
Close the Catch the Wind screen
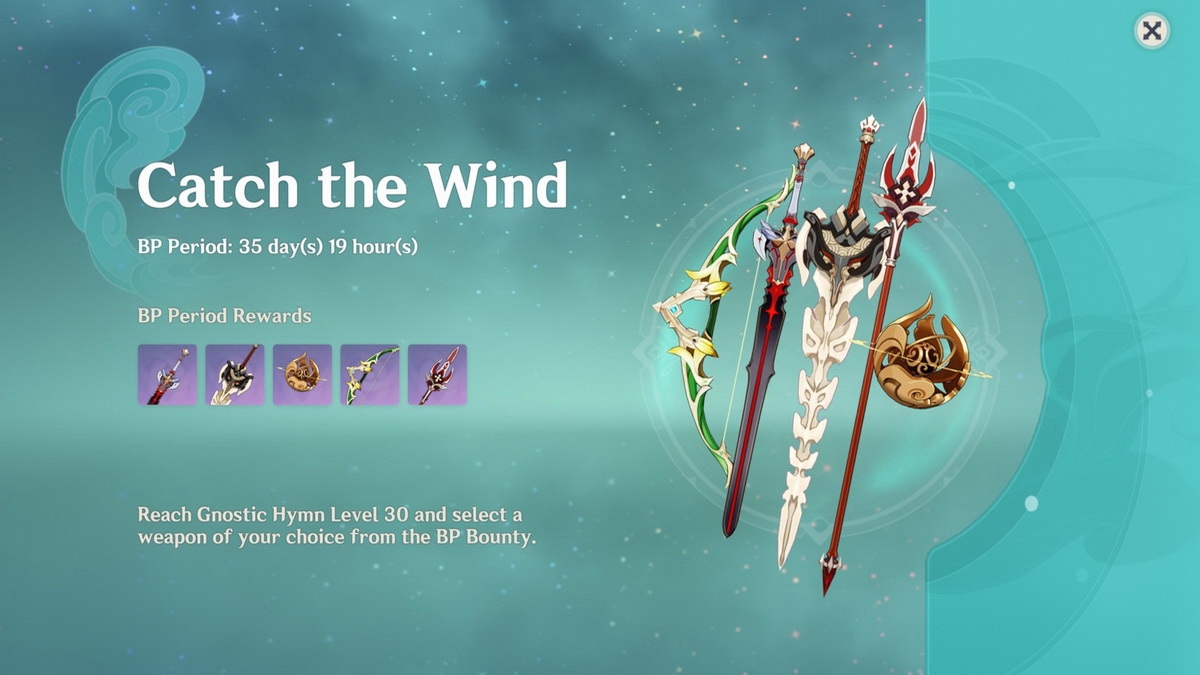[1152, 31]
